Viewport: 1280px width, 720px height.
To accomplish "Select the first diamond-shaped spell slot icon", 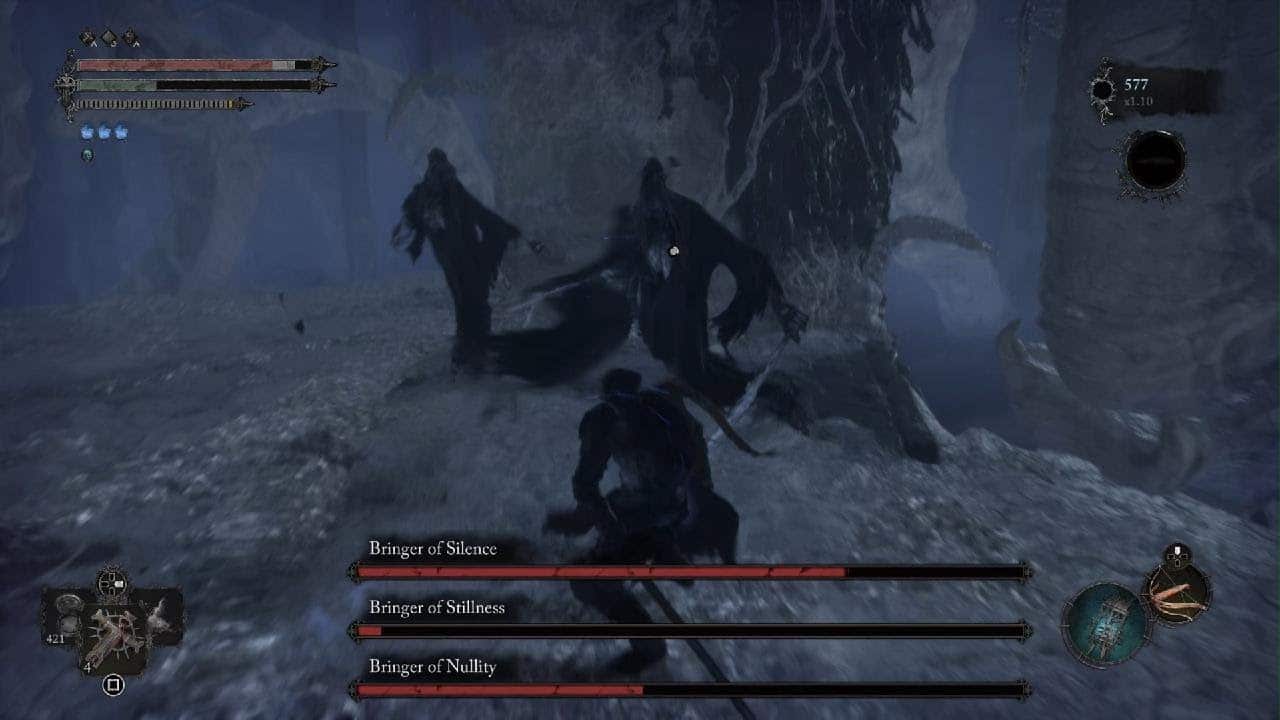I will 87,36.
